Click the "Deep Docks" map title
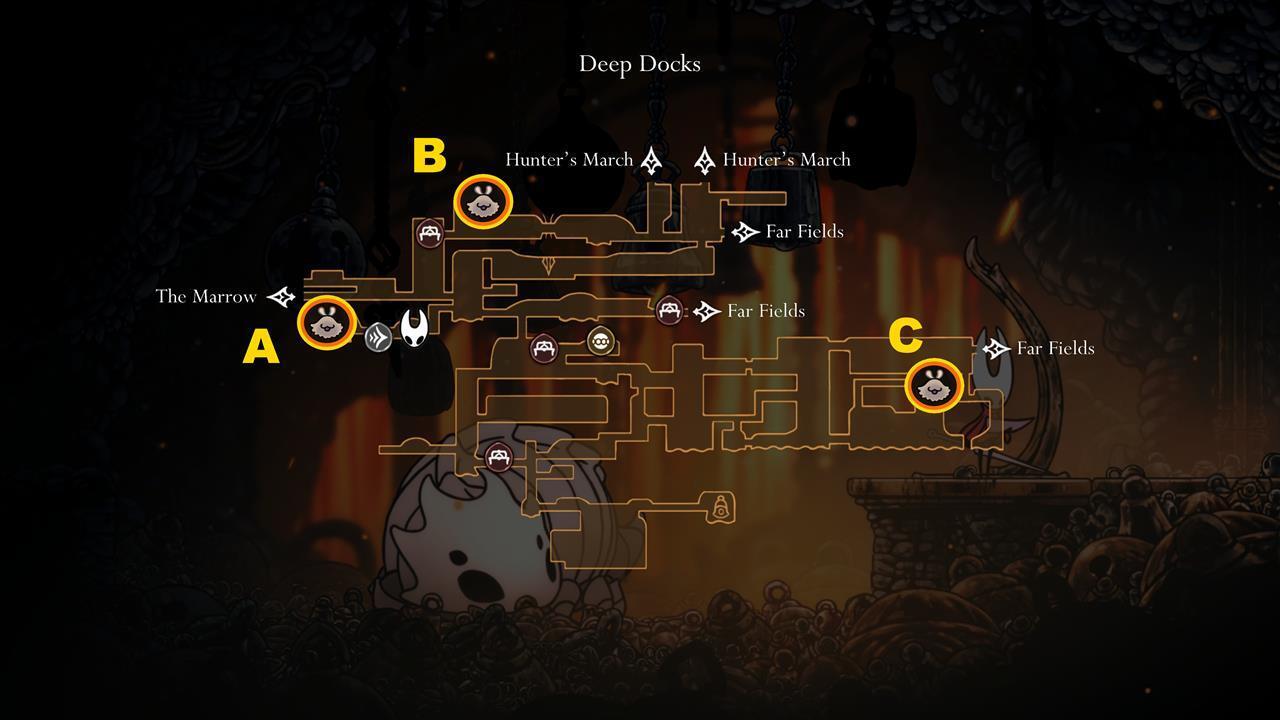 click(639, 63)
